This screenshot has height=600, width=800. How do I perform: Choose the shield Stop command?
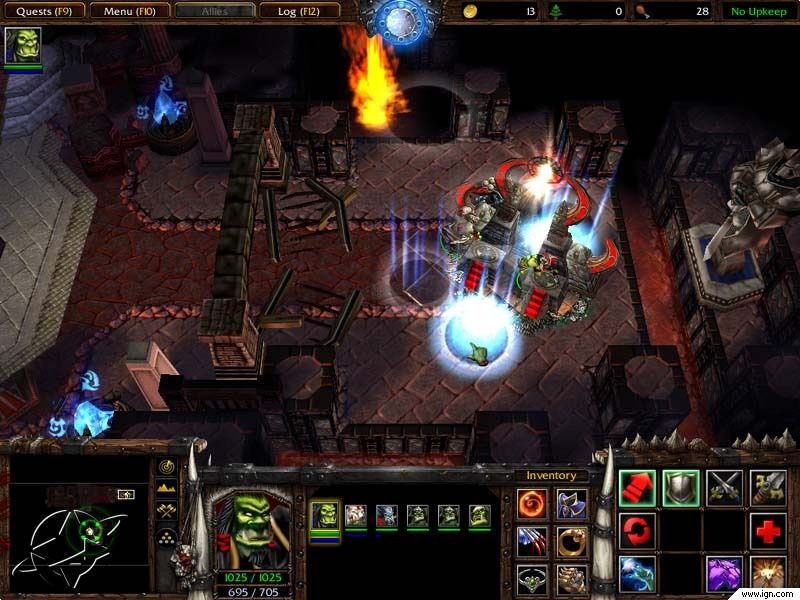point(681,487)
